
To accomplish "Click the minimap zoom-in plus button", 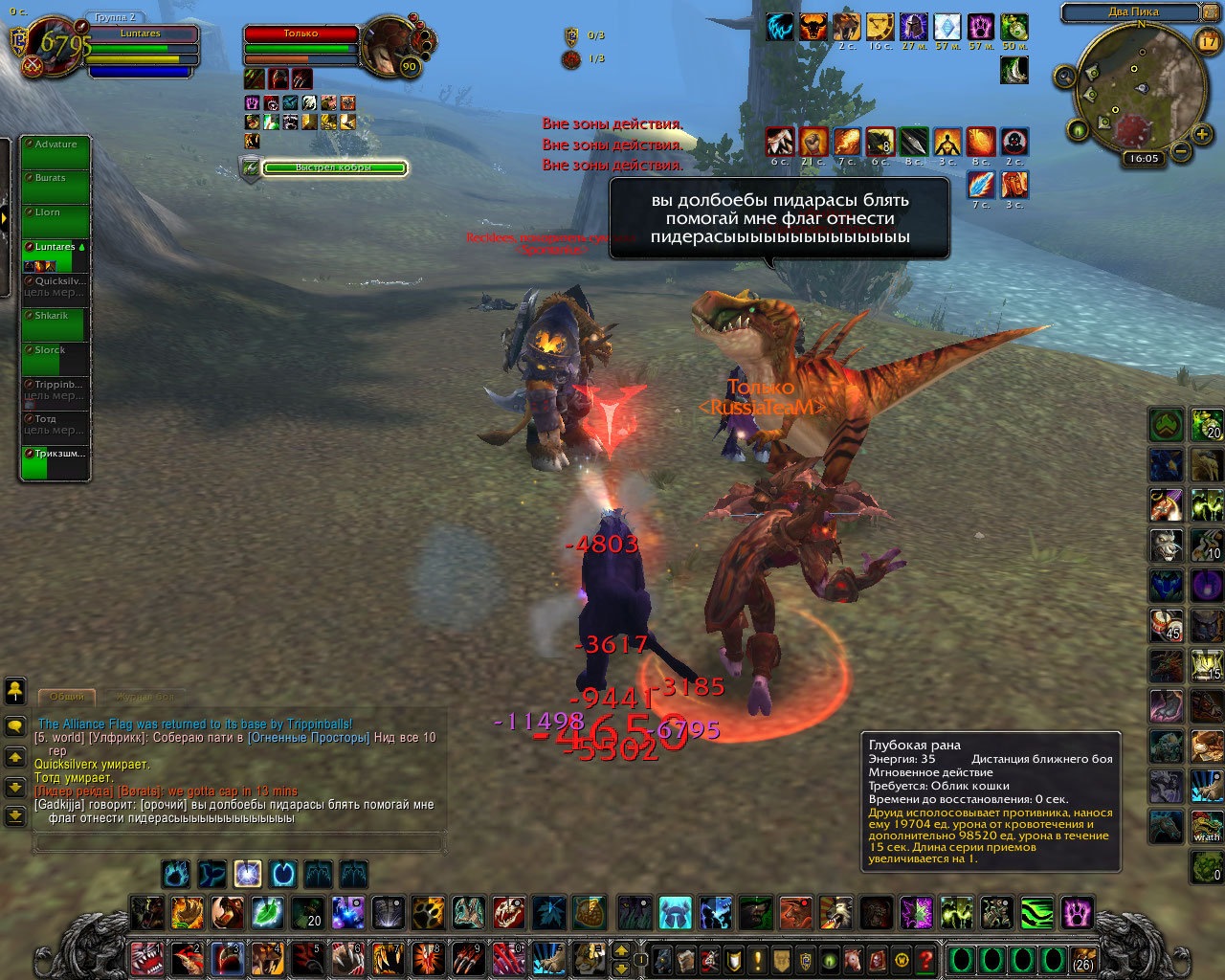I will tap(1202, 135).
